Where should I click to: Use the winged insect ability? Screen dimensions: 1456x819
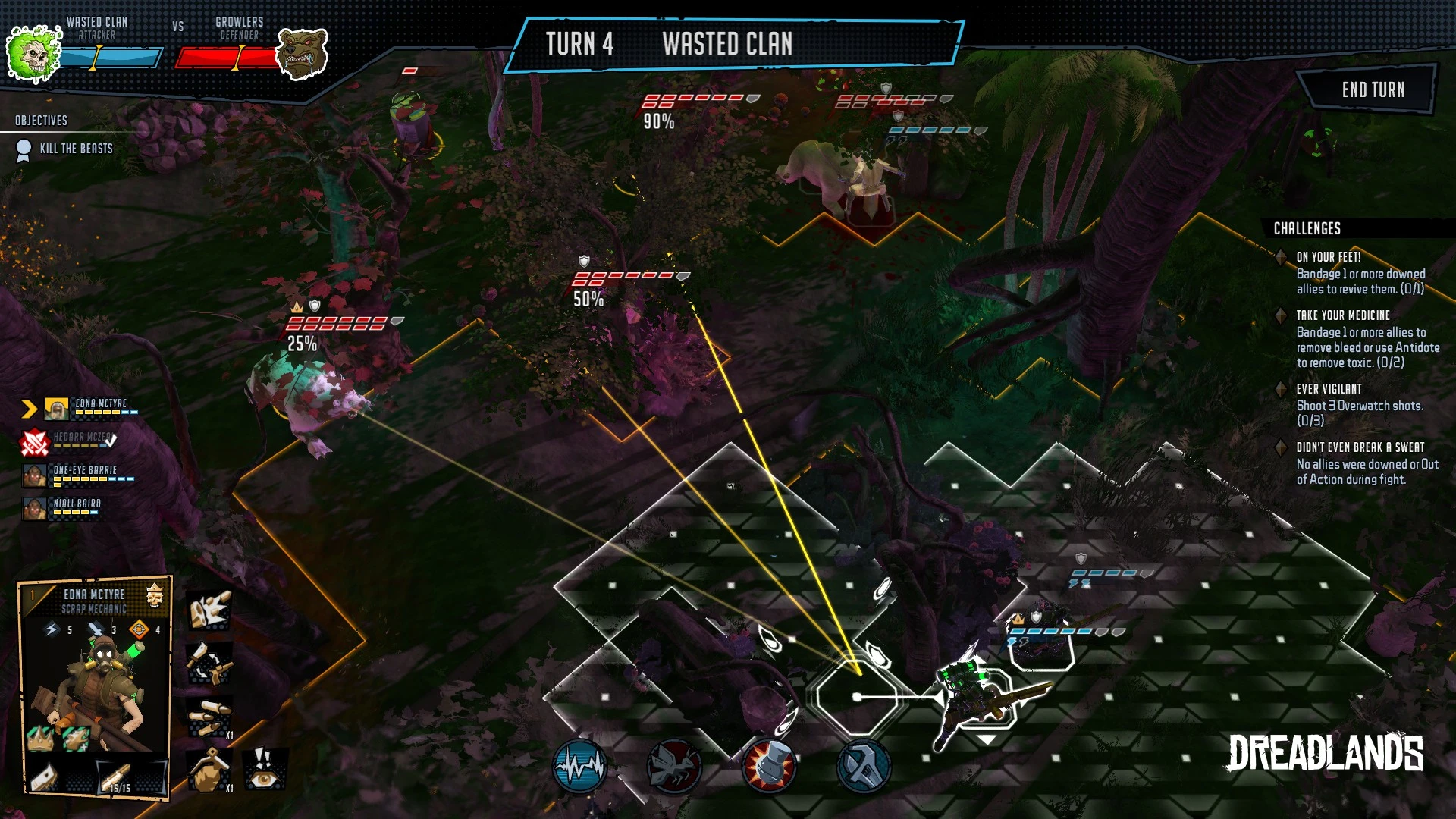click(673, 767)
